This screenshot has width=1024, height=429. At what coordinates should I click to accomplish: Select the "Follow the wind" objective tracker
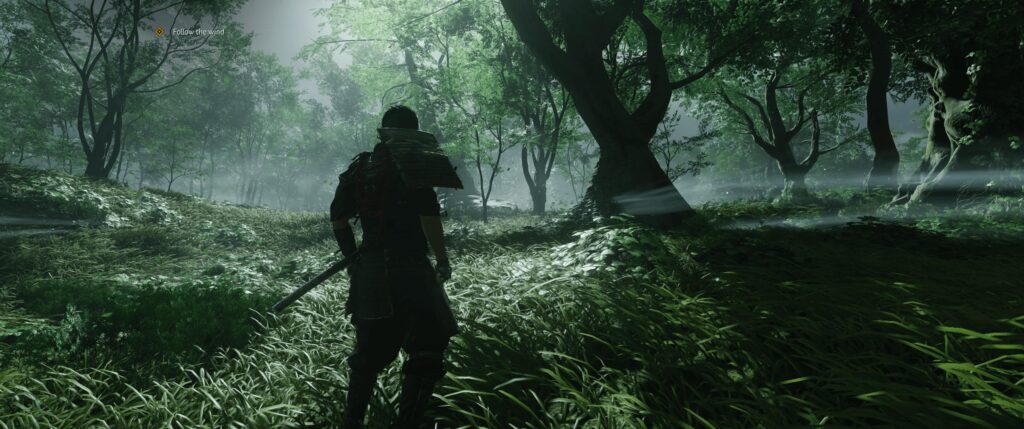(198, 32)
